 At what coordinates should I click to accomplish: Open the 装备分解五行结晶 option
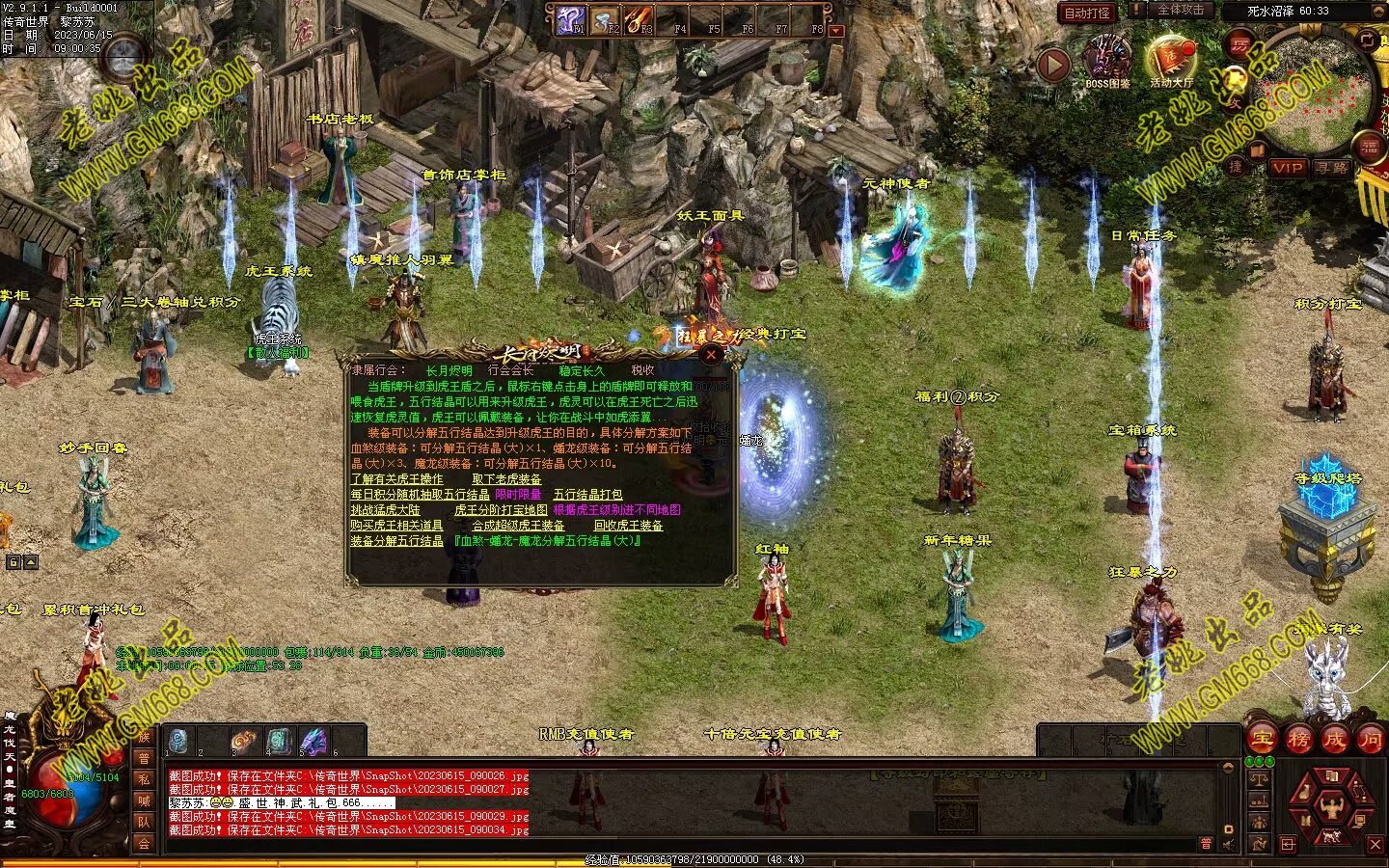point(396,541)
